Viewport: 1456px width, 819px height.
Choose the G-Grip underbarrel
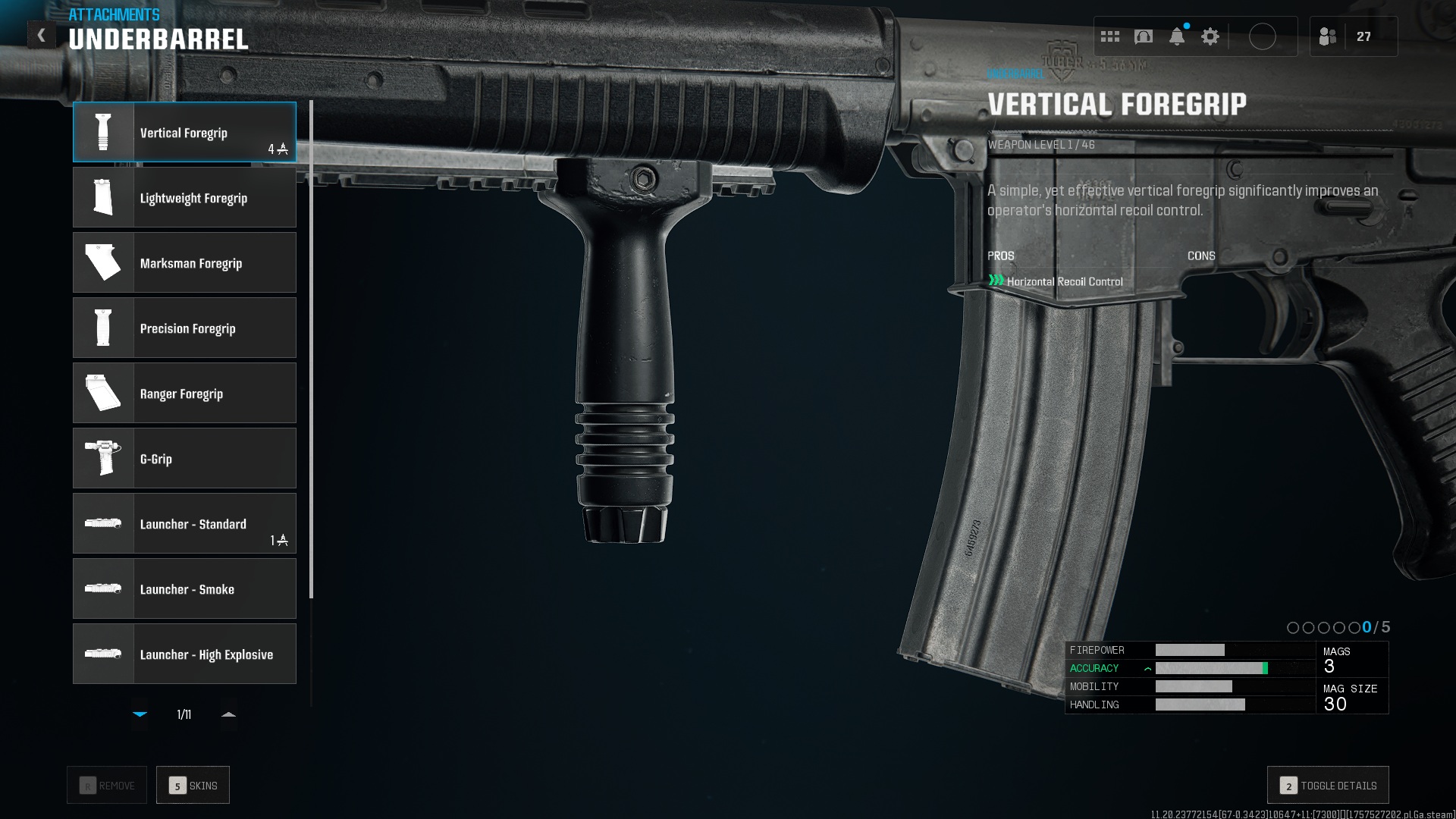(x=184, y=458)
